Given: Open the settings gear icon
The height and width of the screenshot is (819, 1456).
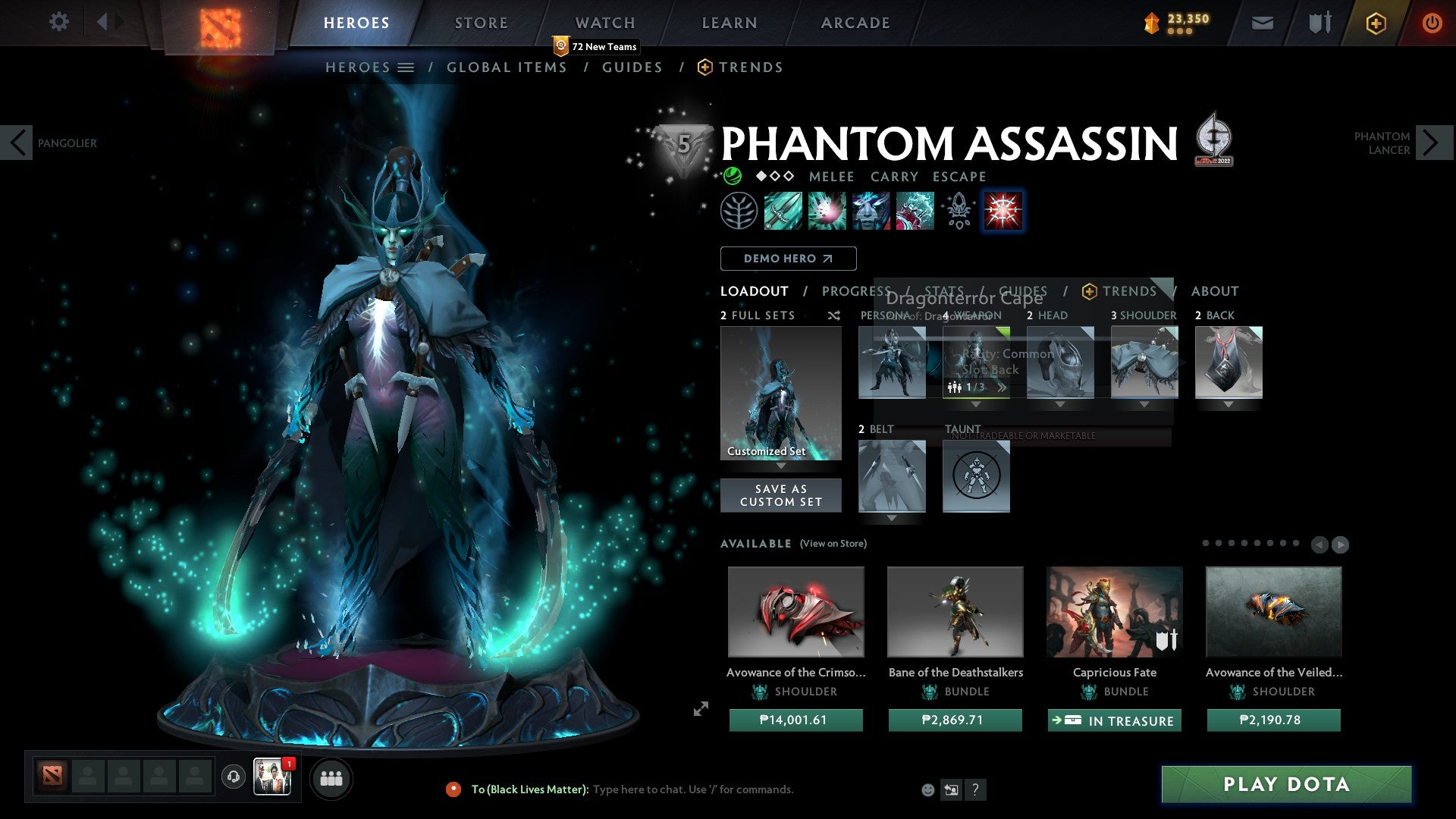Looking at the screenshot, I should (58, 21).
